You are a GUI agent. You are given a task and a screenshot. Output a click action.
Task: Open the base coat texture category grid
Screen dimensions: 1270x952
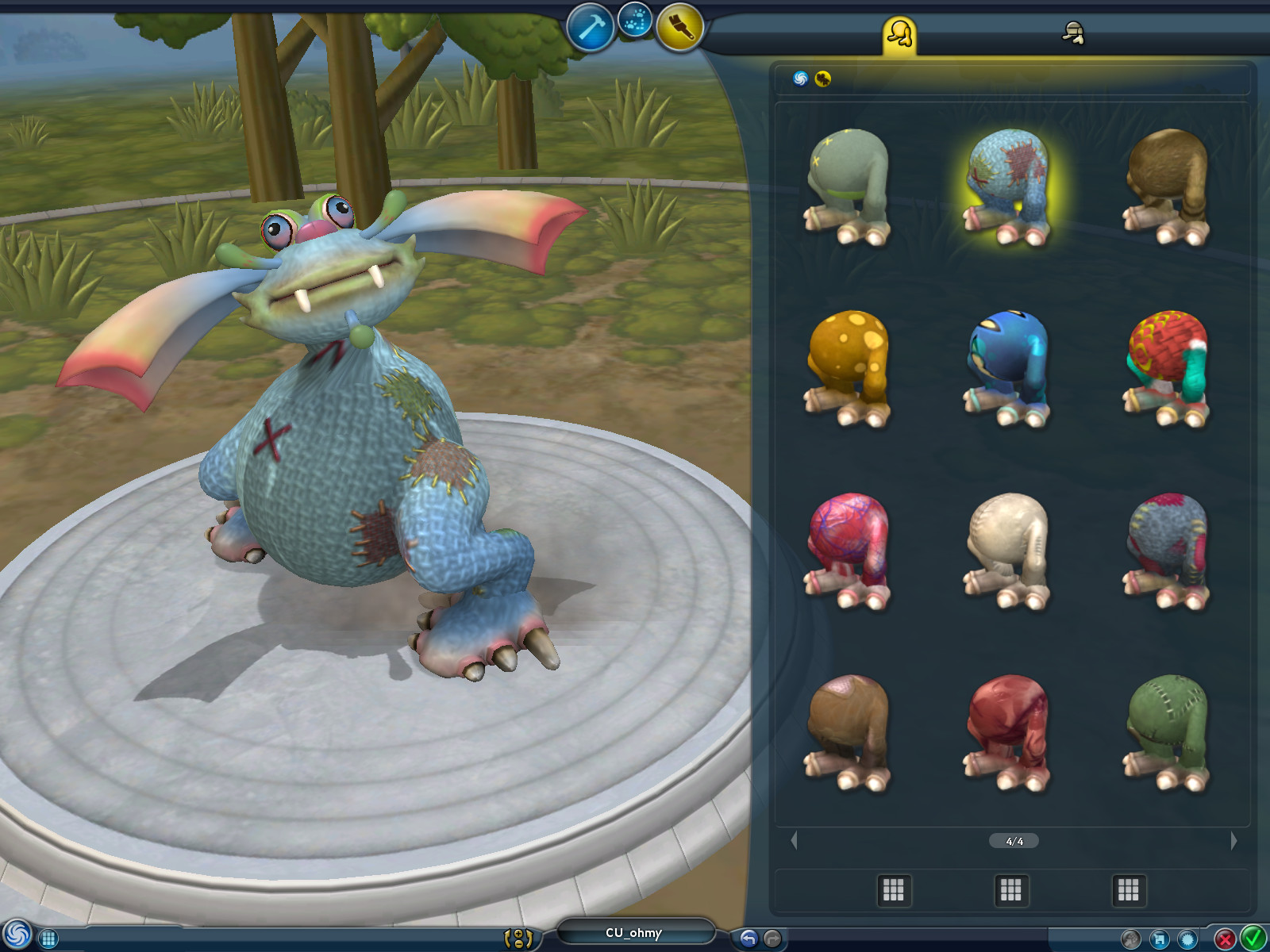pos(893,890)
